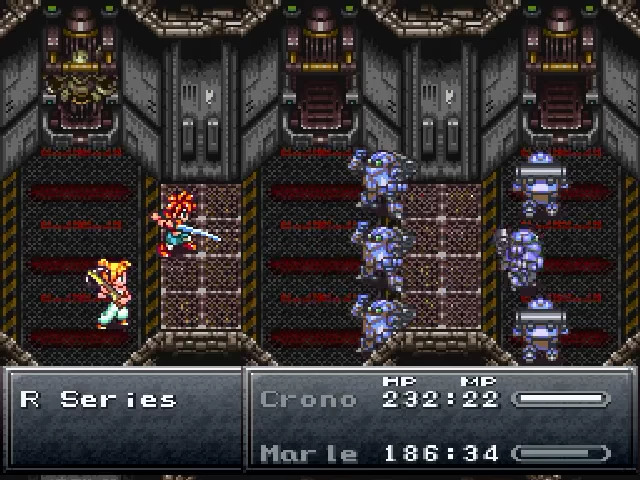The image size is (640, 480).
Task: Select the R Series enemy name entry
Action: 98,399
